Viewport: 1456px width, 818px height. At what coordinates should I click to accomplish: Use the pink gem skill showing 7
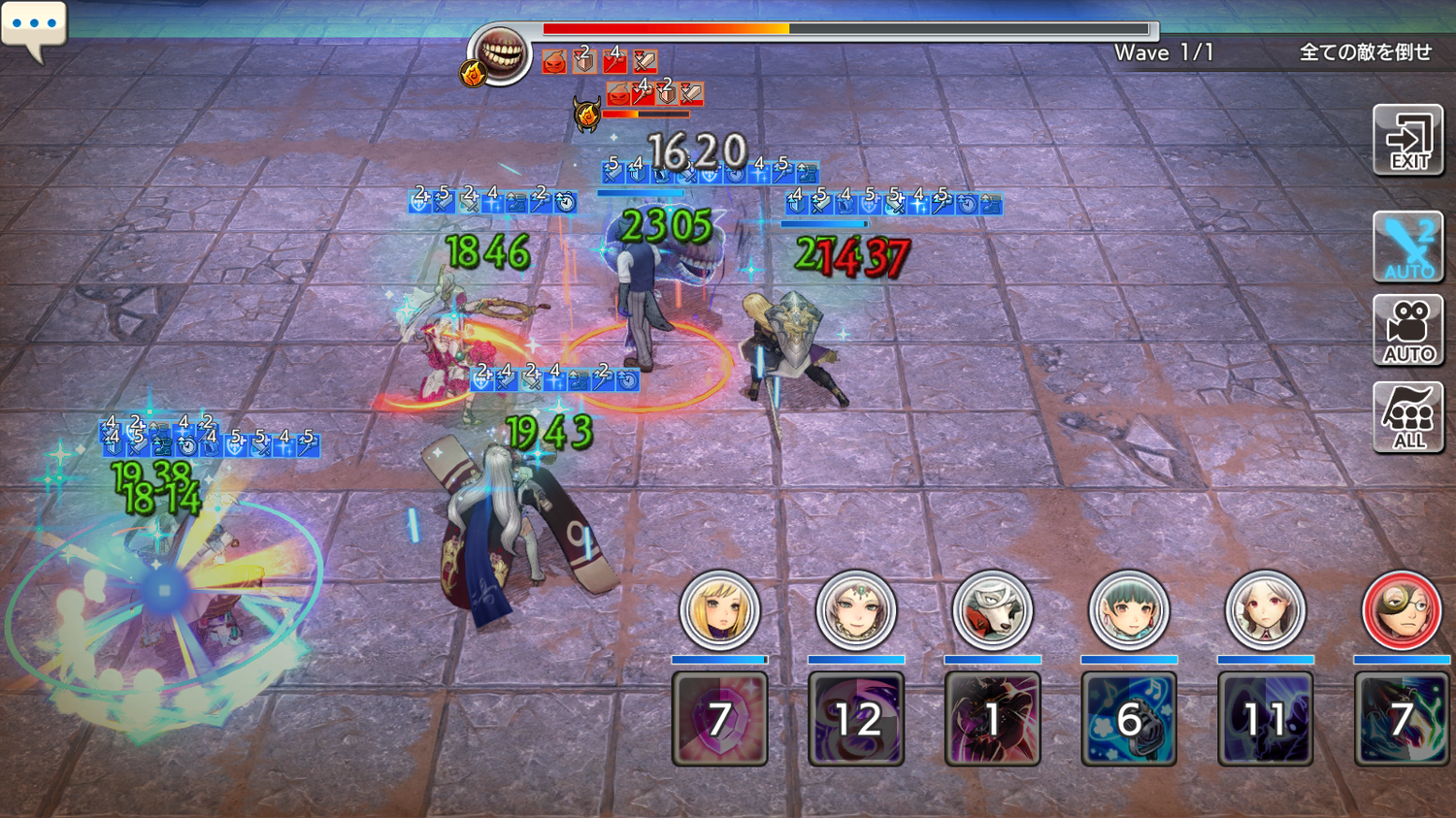719,719
